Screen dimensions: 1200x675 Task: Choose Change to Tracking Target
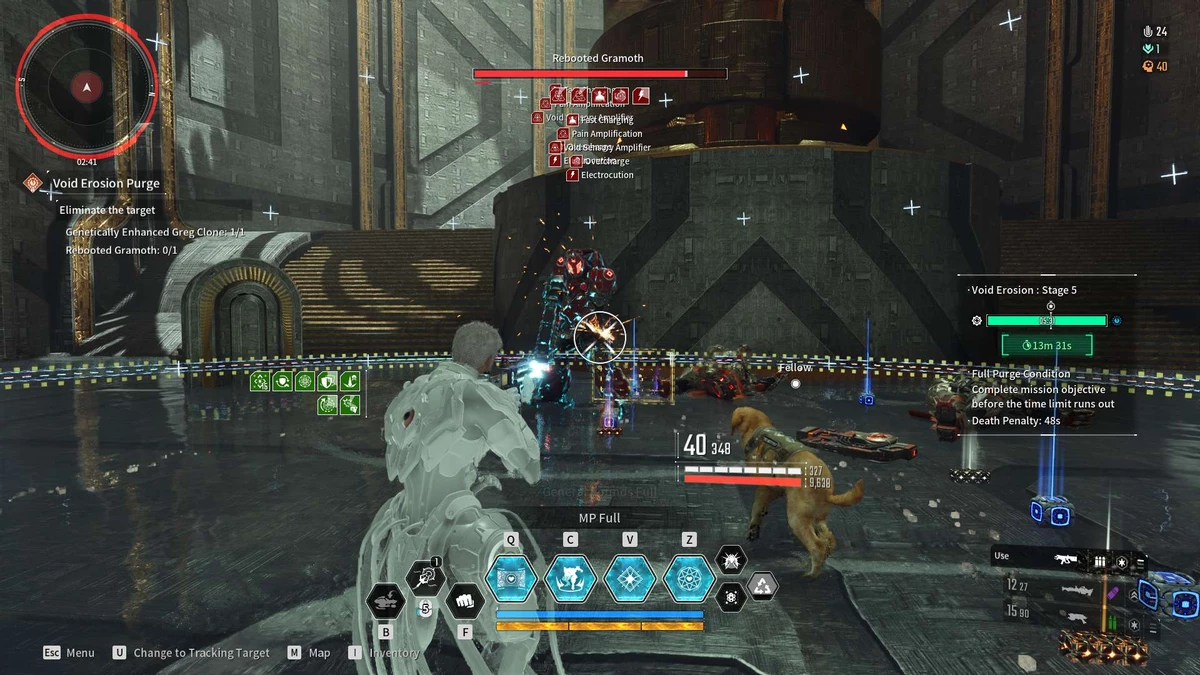click(191, 653)
